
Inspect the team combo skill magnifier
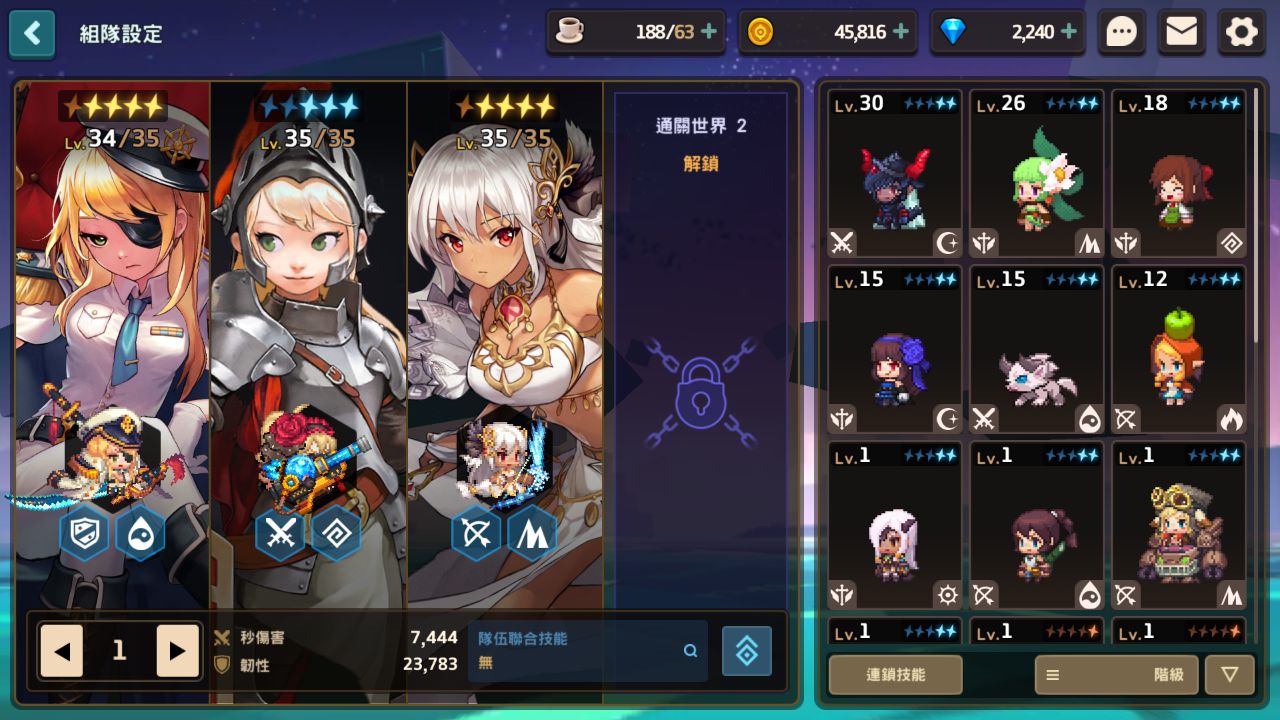(690, 651)
